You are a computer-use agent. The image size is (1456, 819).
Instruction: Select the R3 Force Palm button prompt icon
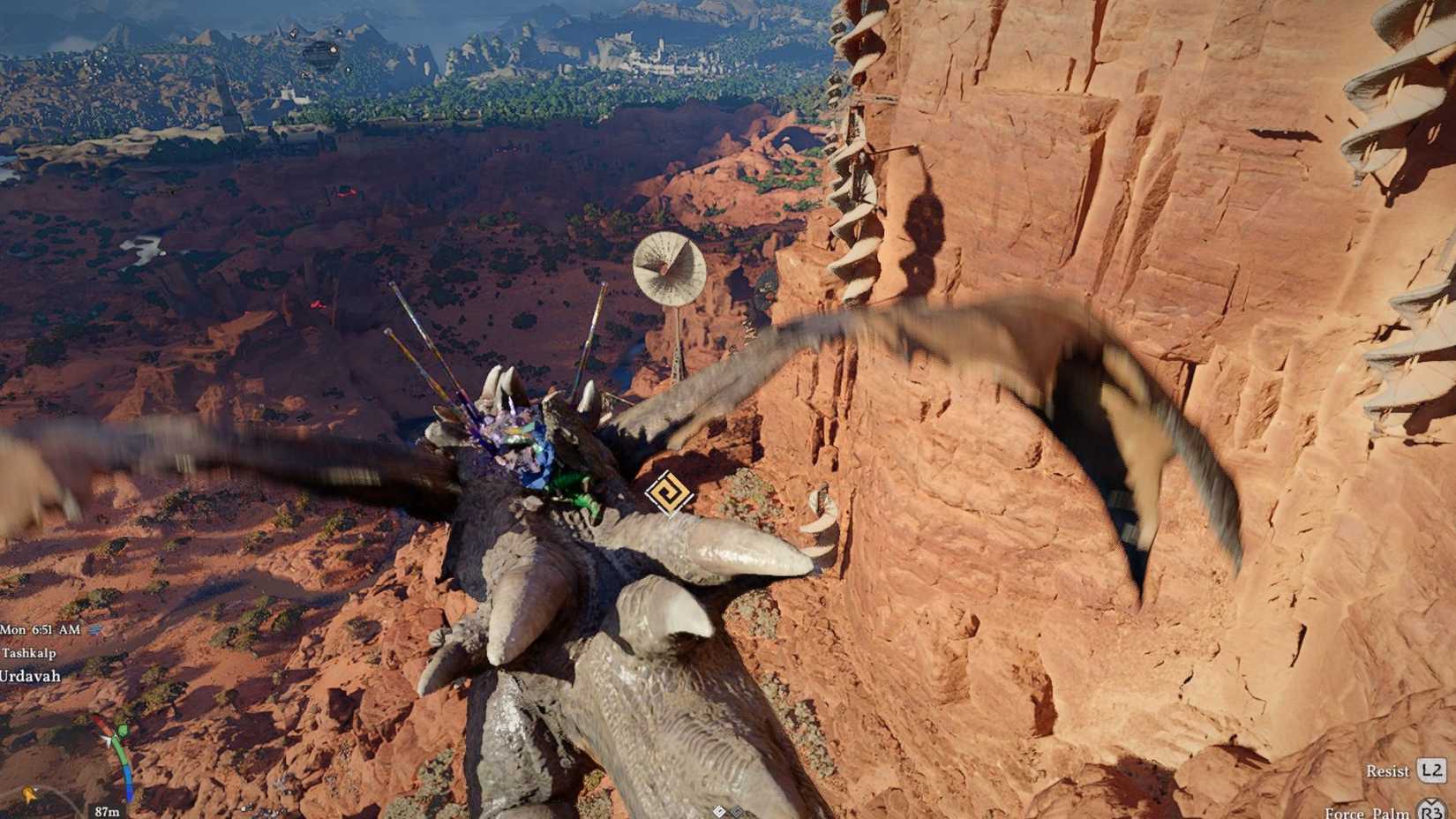pos(1430,813)
